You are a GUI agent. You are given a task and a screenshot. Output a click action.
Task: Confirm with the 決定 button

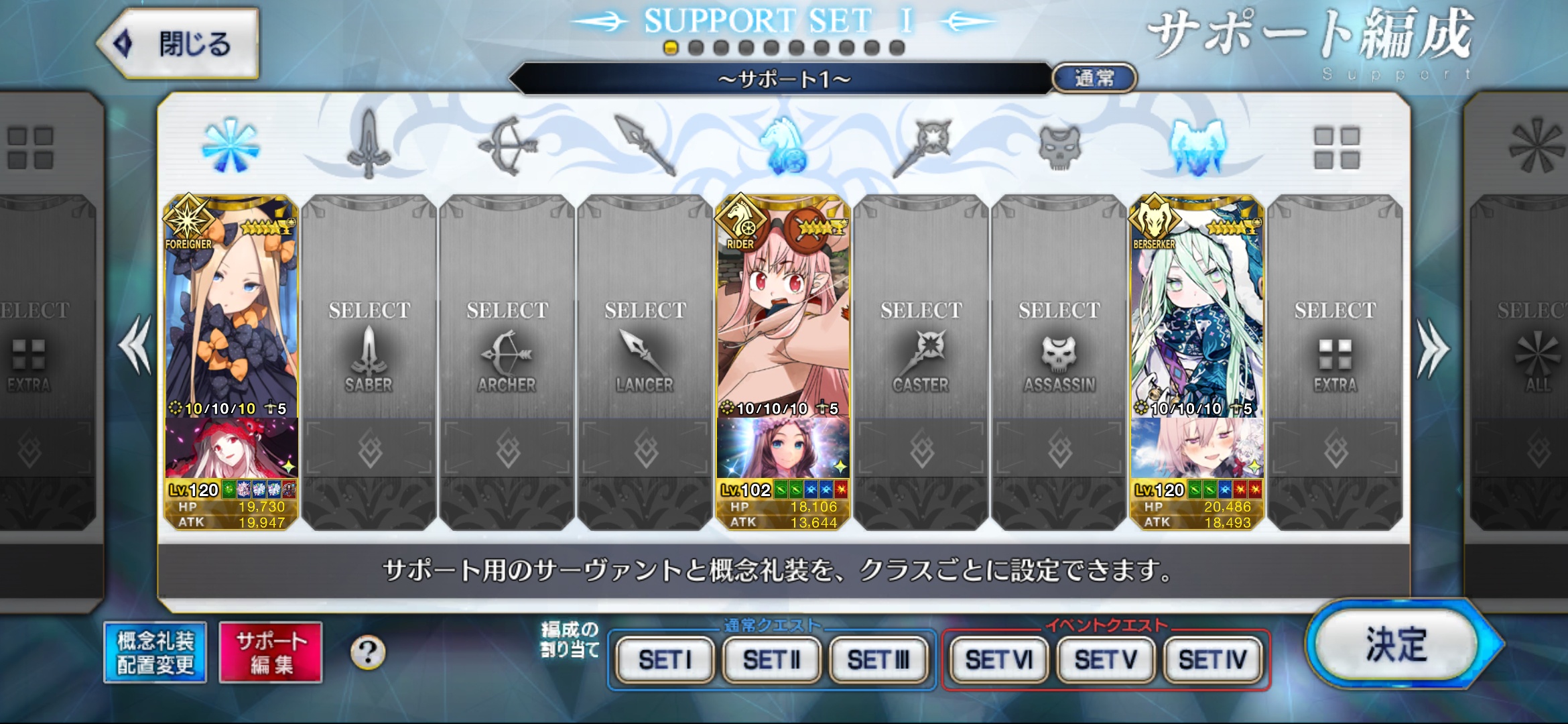1397,645
